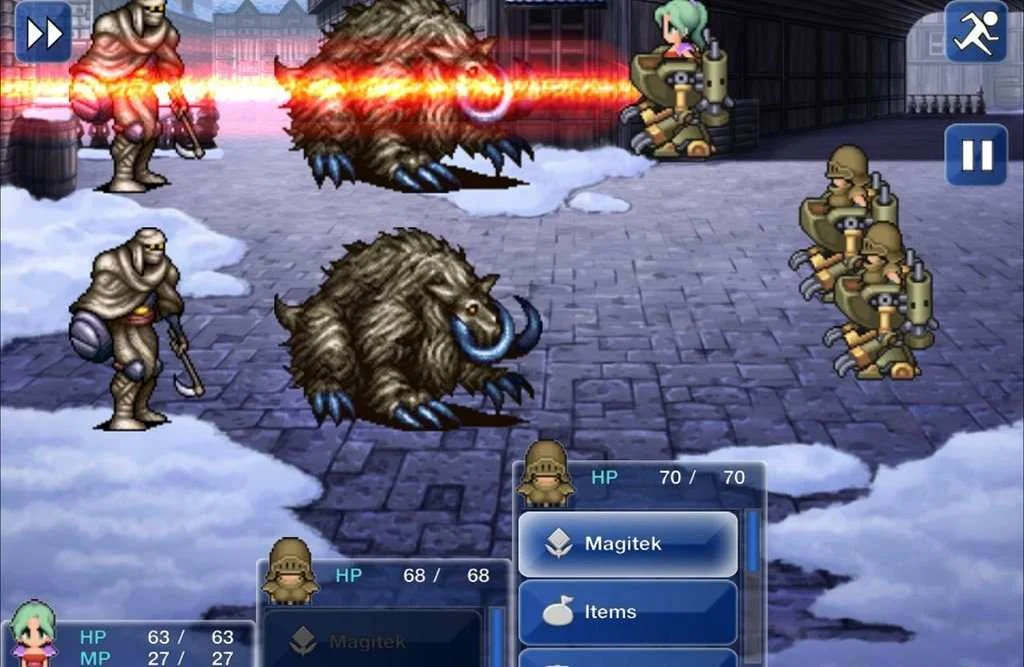1024x667 pixels.
Task: Open the Items command
Action: point(628,611)
